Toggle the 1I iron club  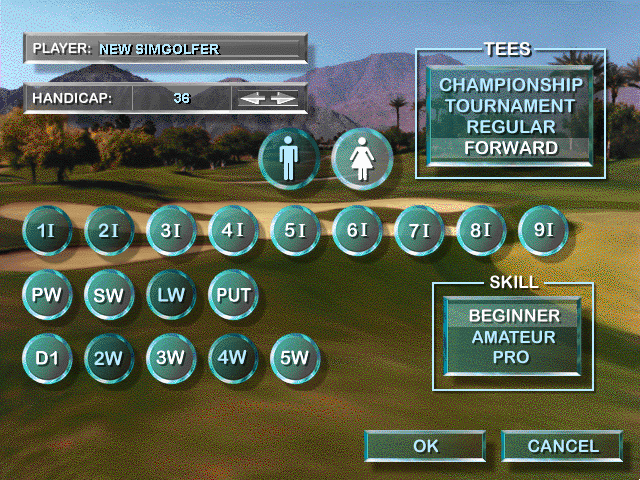click(47, 231)
